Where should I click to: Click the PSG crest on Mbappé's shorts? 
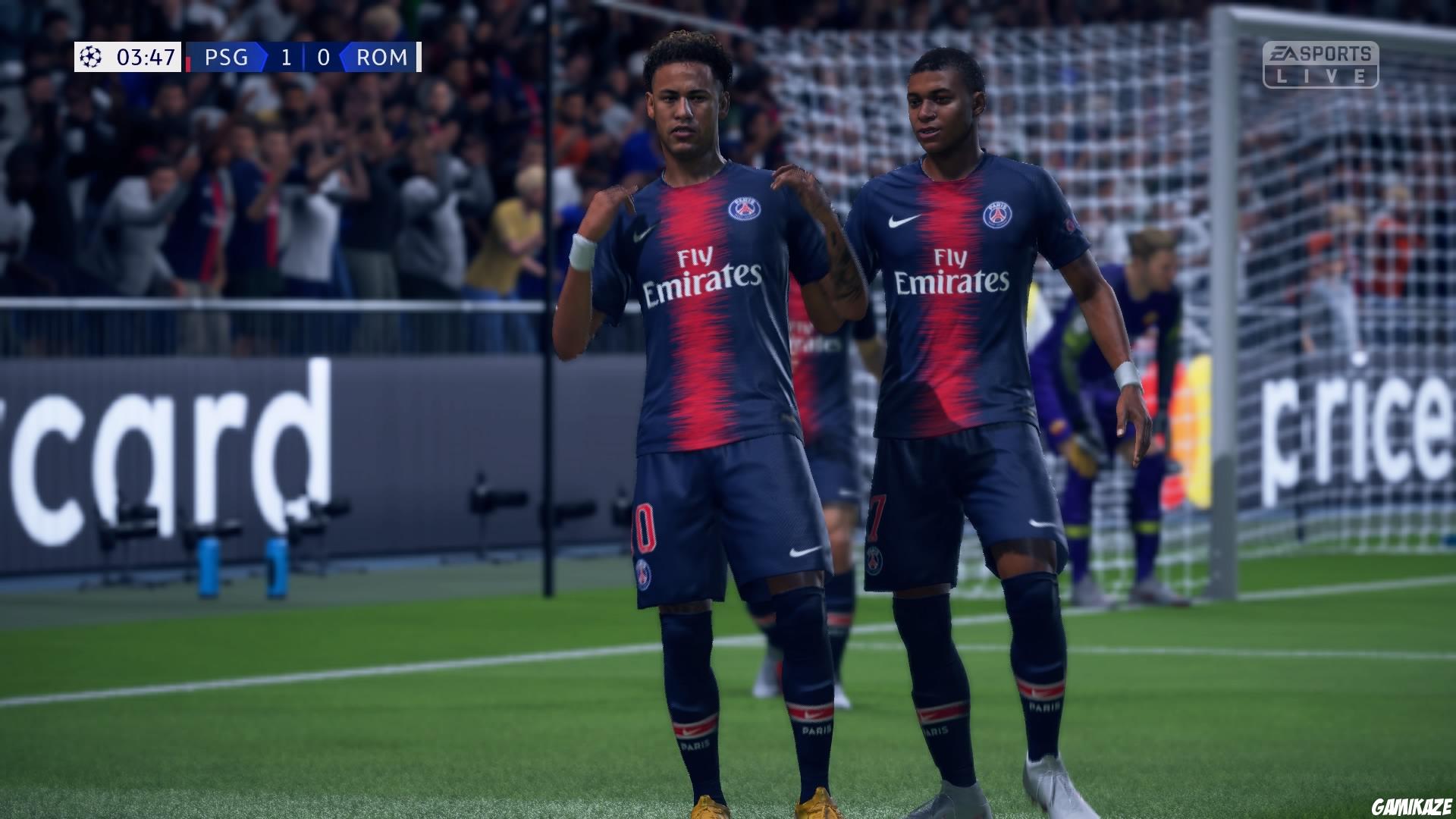pos(875,561)
